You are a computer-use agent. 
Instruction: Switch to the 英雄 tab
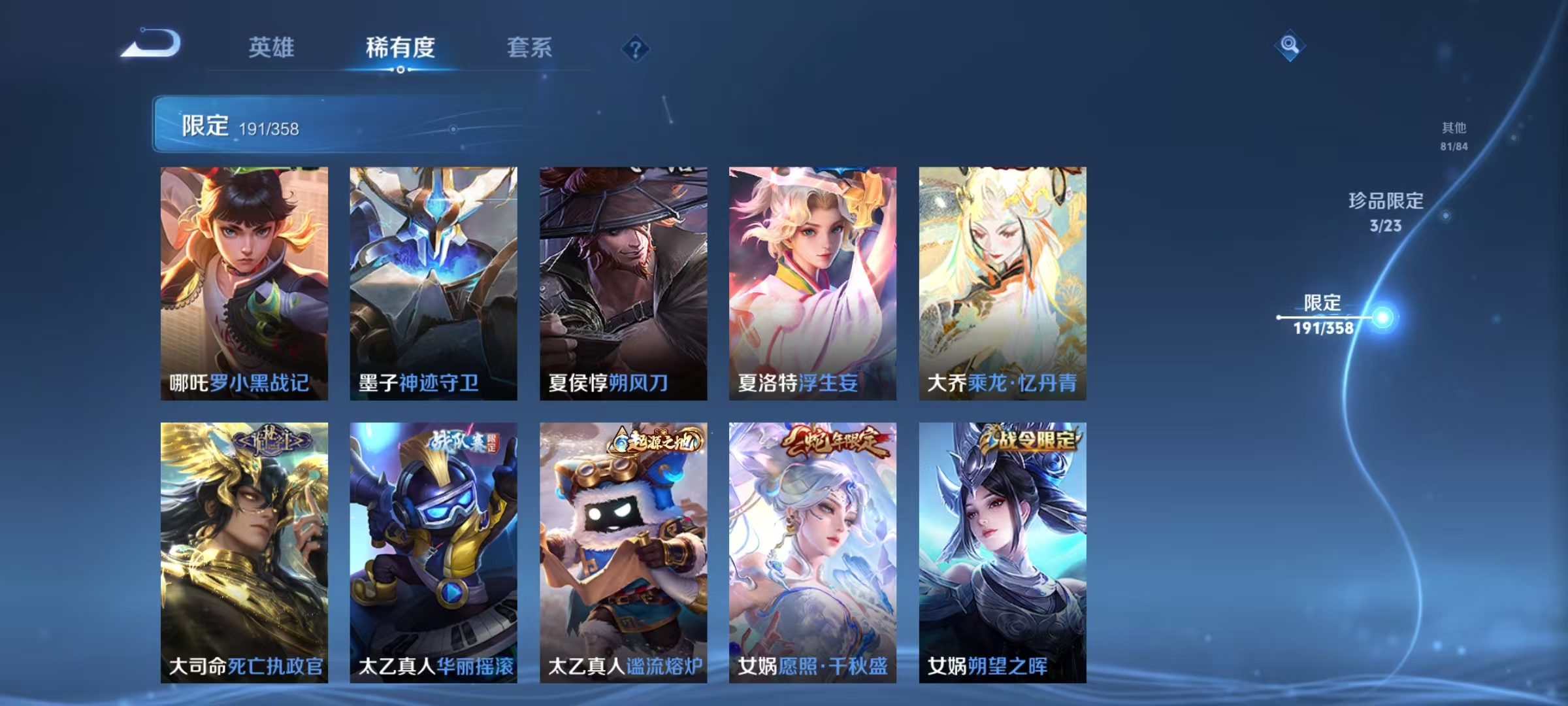[x=272, y=46]
